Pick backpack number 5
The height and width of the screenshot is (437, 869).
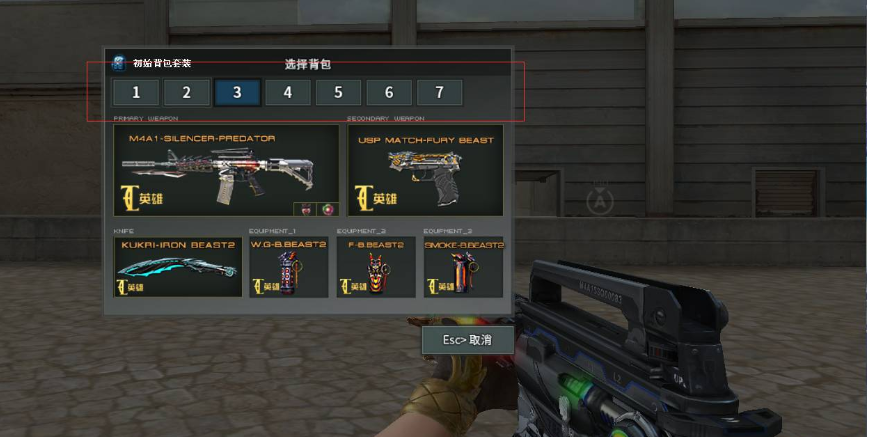[339, 93]
